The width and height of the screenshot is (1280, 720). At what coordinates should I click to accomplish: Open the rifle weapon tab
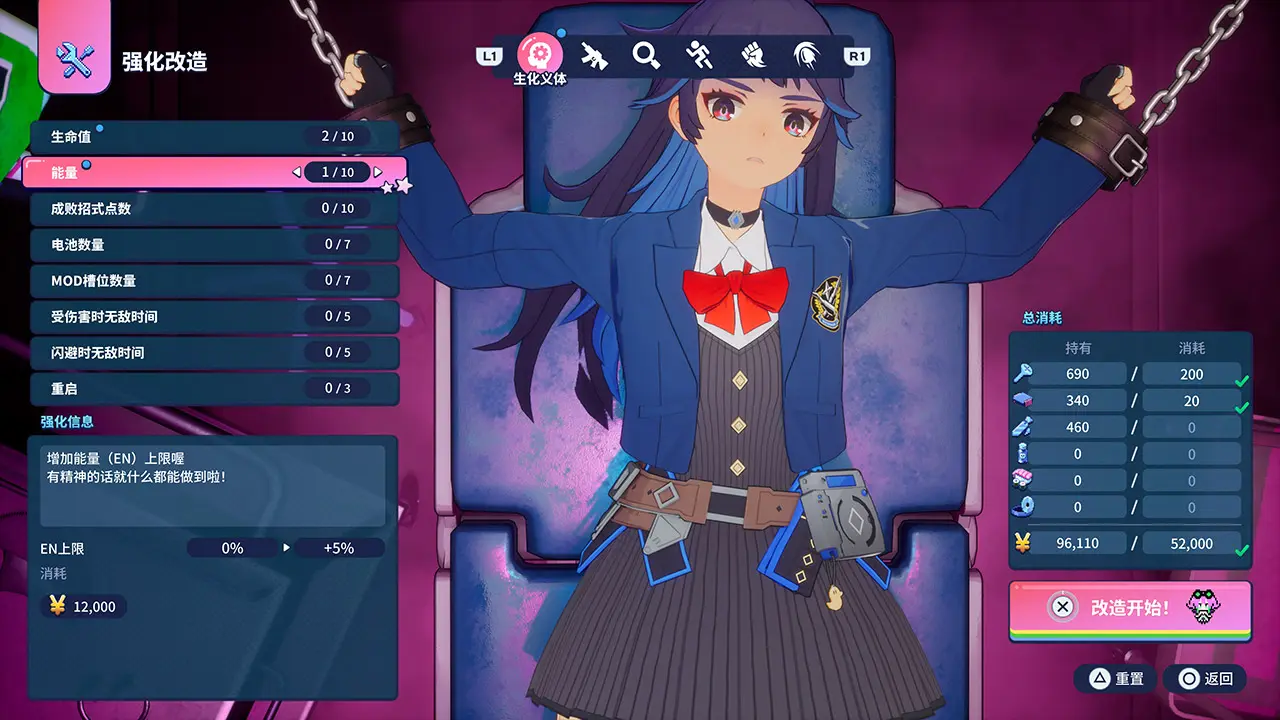pos(595,55)
